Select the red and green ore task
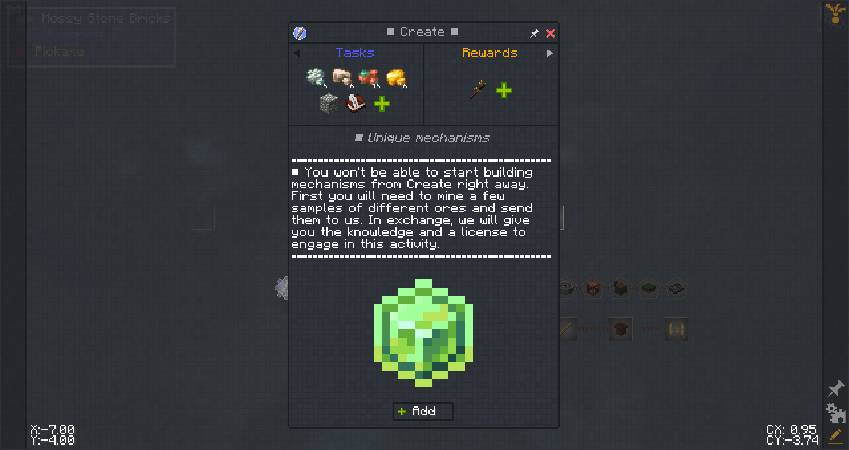 coord(369,78)
